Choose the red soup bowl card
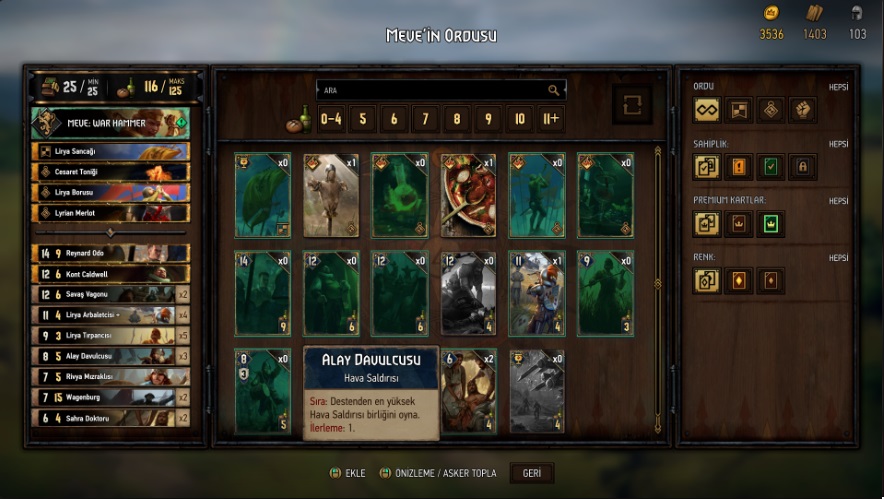The width and height of the screenshot is (884, 499). [x=468, y=195]
